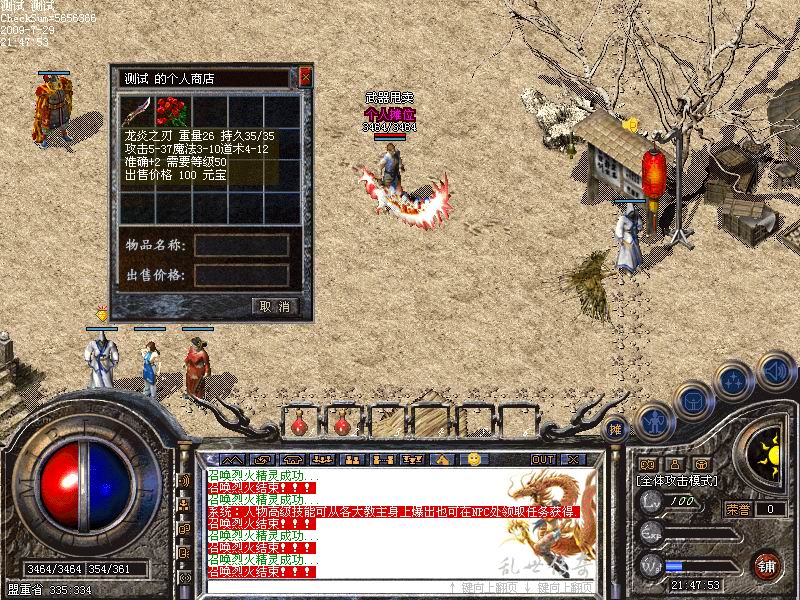Click the smiley face chat icon

pos(474,459)
